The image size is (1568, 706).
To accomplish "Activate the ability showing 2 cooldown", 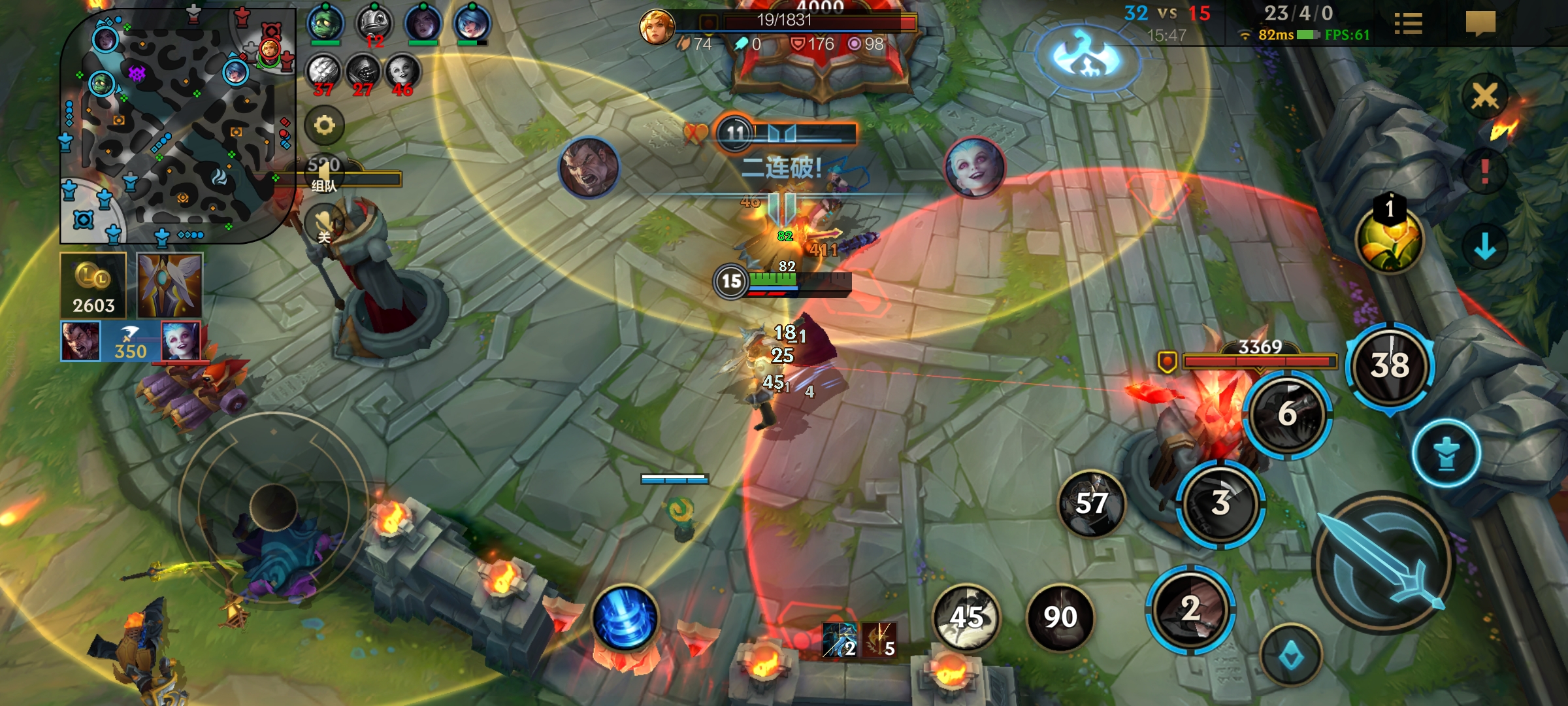I will click(x=1190, y=609).
